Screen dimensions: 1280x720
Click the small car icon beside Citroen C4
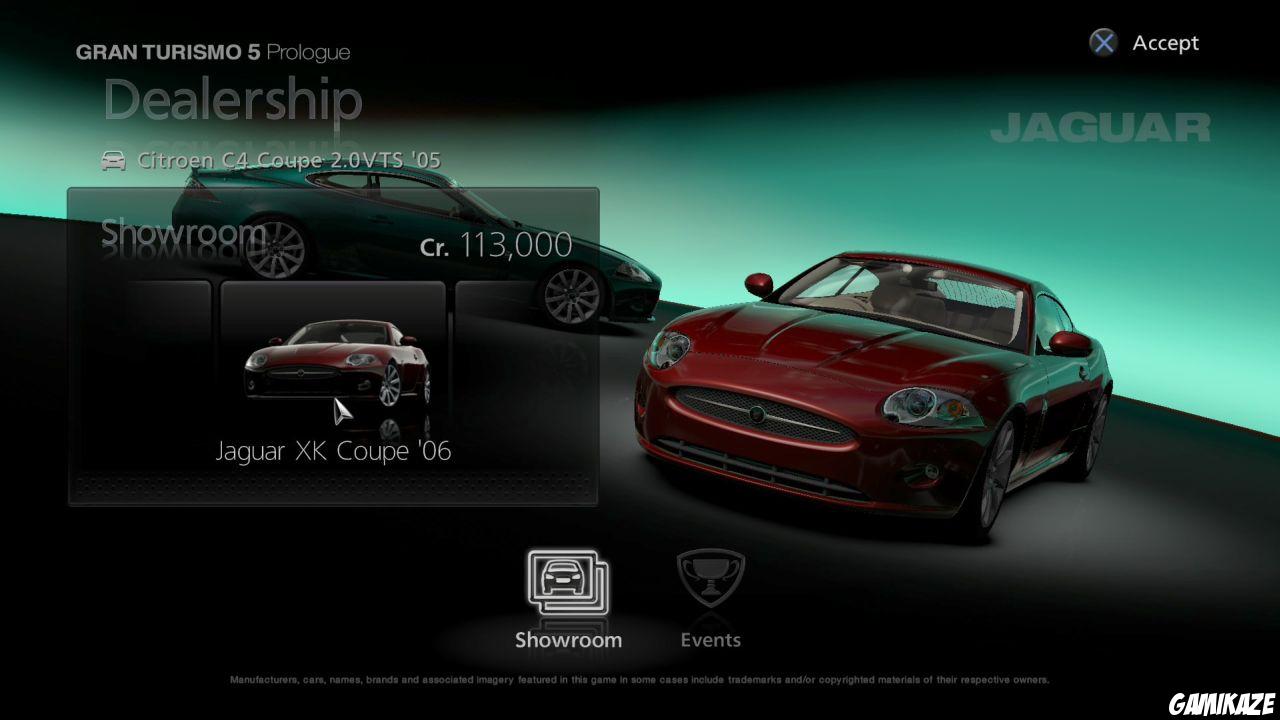point(112,159)
